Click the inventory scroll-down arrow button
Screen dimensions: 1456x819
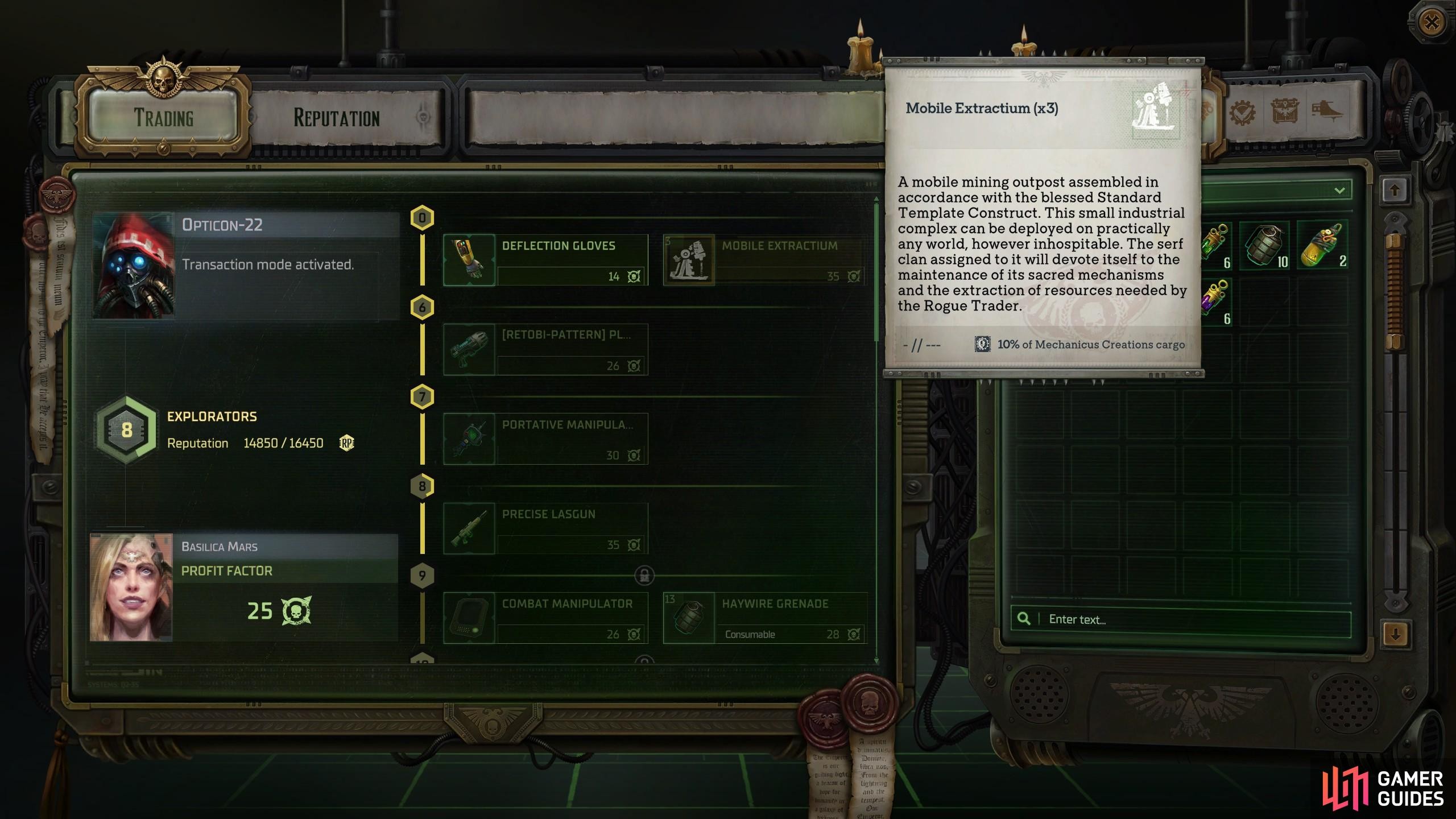(x=1395, y=634)
